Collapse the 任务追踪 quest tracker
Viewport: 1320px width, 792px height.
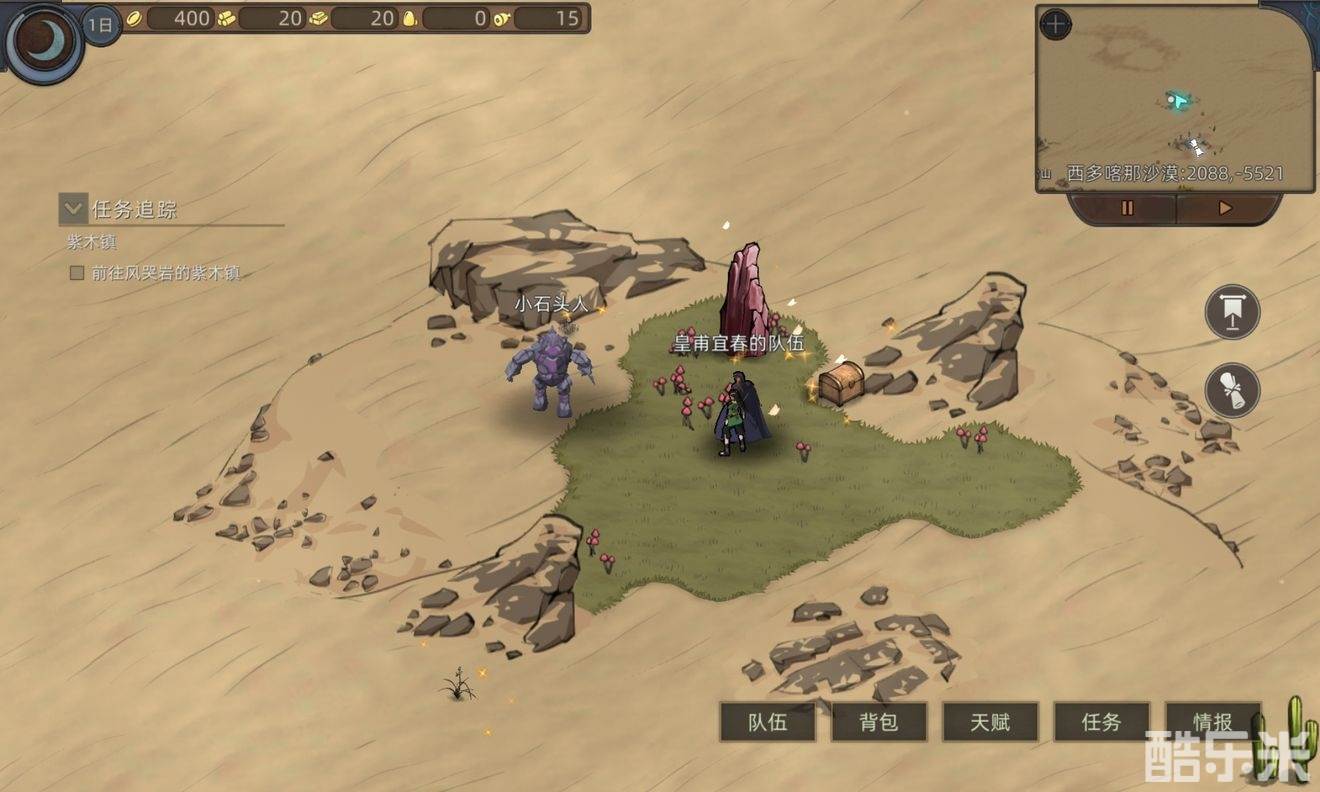72,208
